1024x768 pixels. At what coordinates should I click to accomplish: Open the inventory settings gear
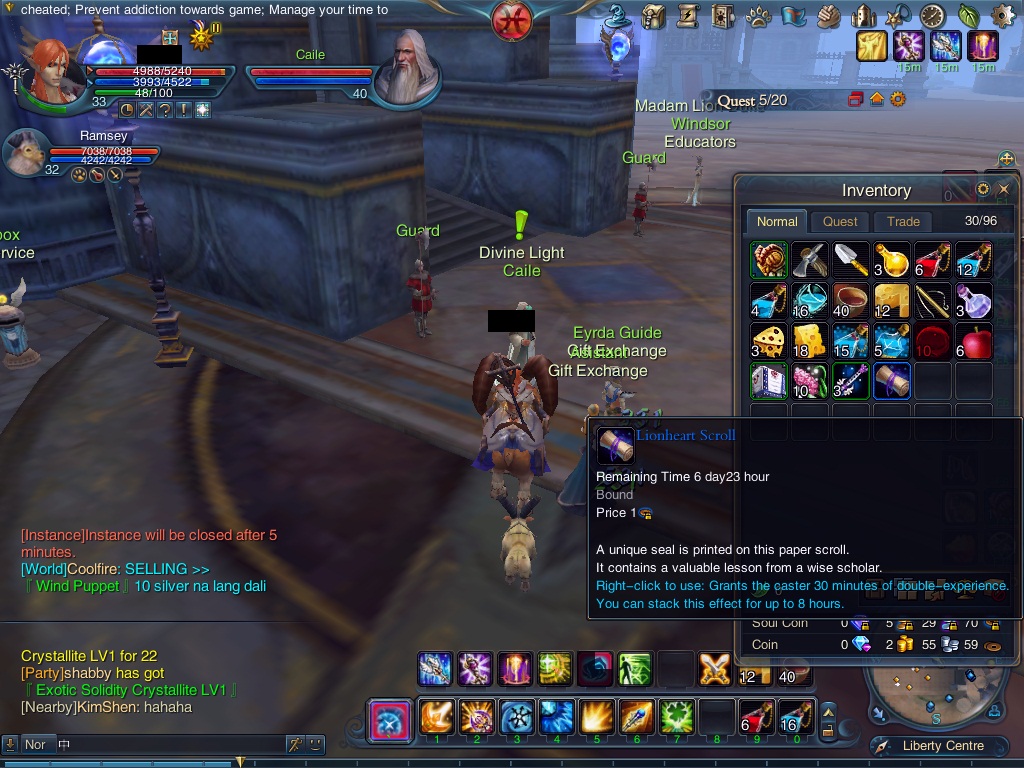pyautogui.click(x=983, y=189)
